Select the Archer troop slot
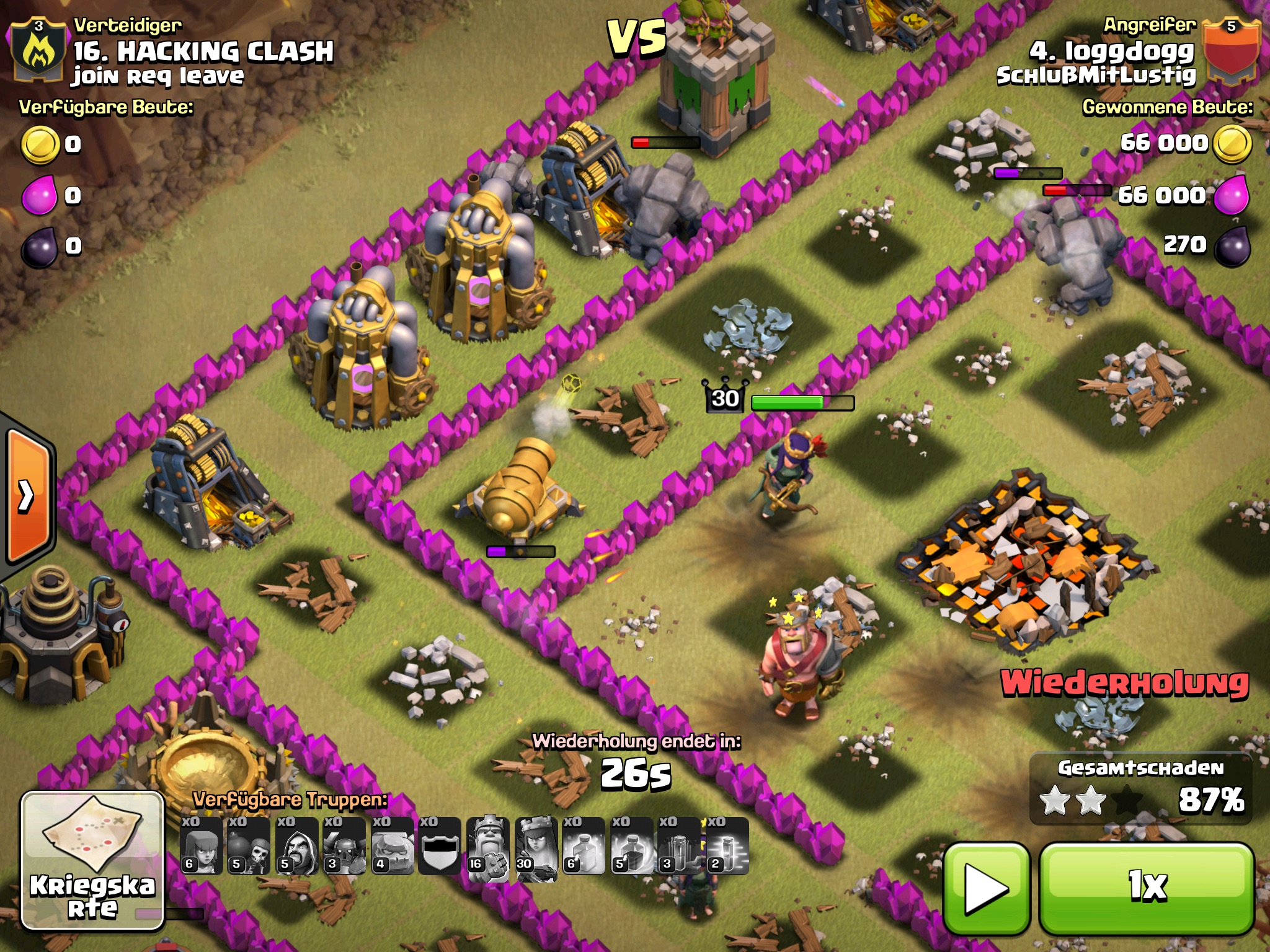1270x952 pixels. tap(201, 845)
